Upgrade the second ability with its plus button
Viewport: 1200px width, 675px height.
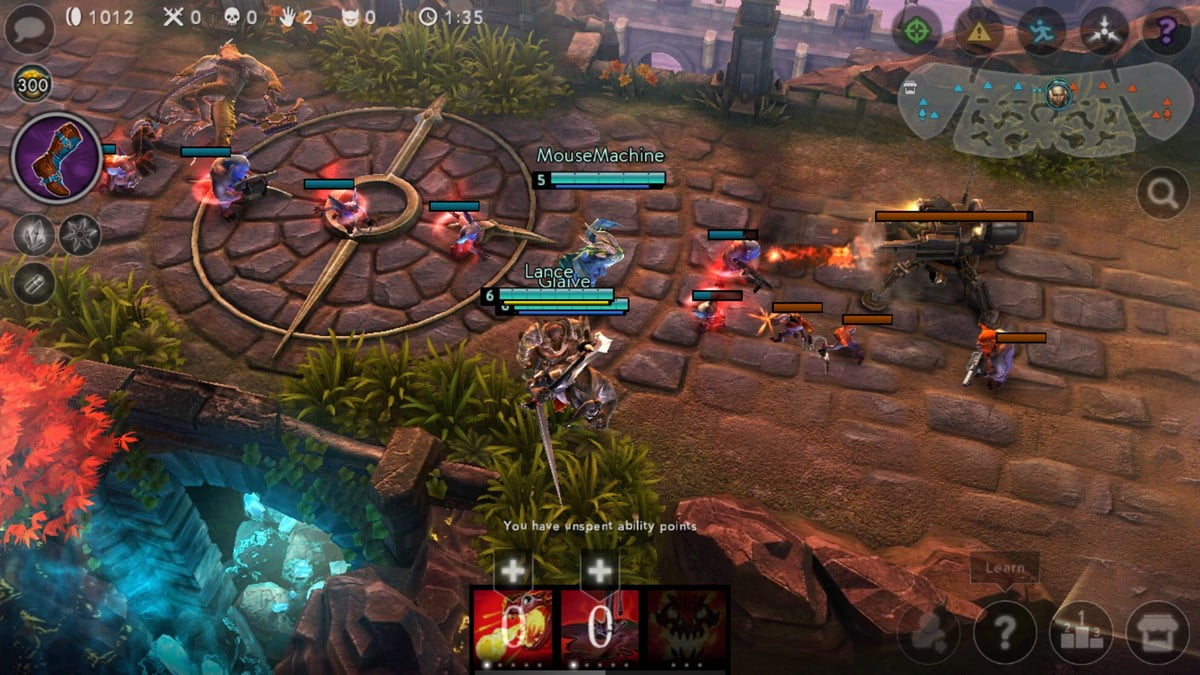pos(599,571)
